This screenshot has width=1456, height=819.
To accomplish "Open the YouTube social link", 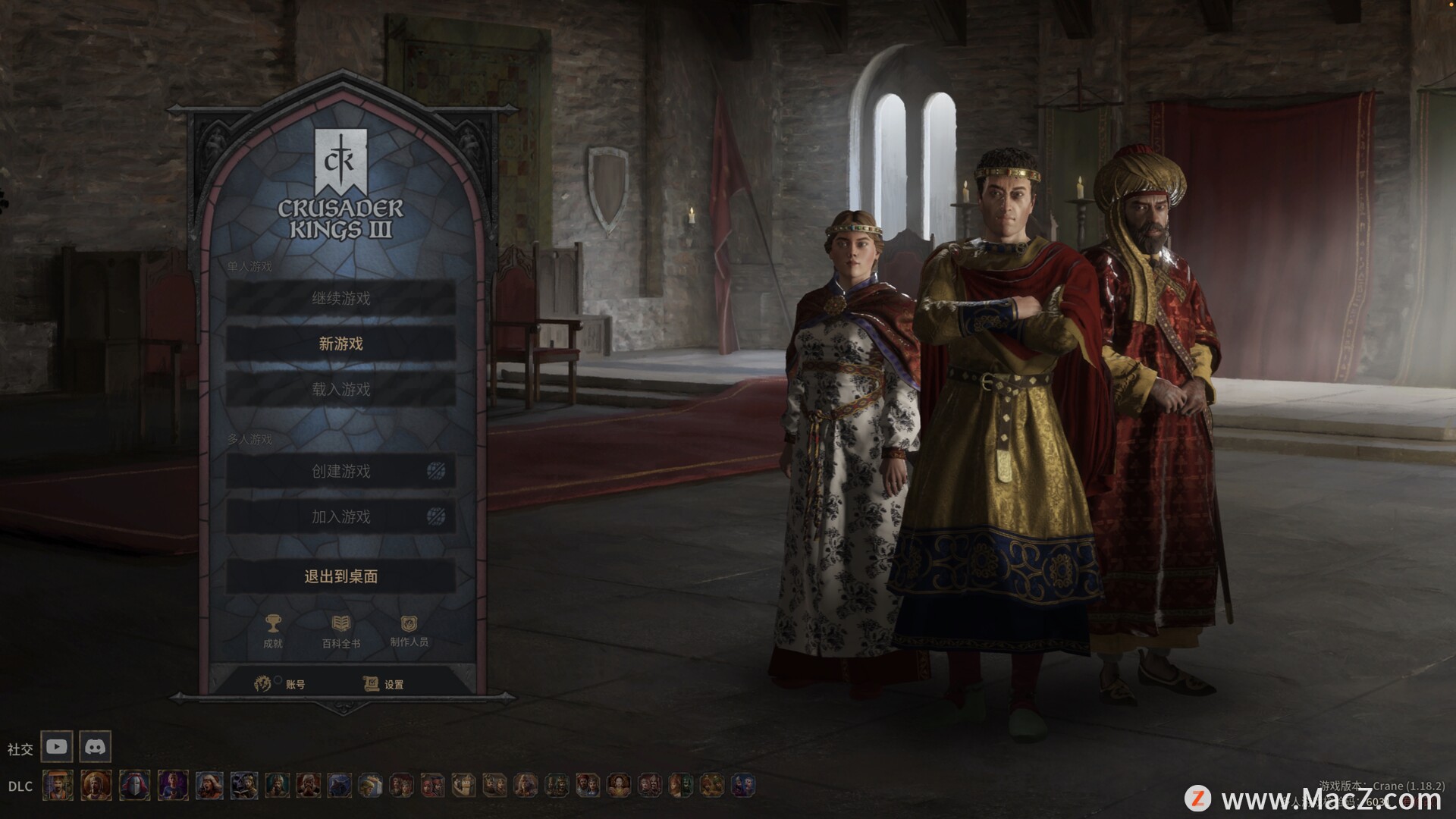I will click(x=57, y=747).
